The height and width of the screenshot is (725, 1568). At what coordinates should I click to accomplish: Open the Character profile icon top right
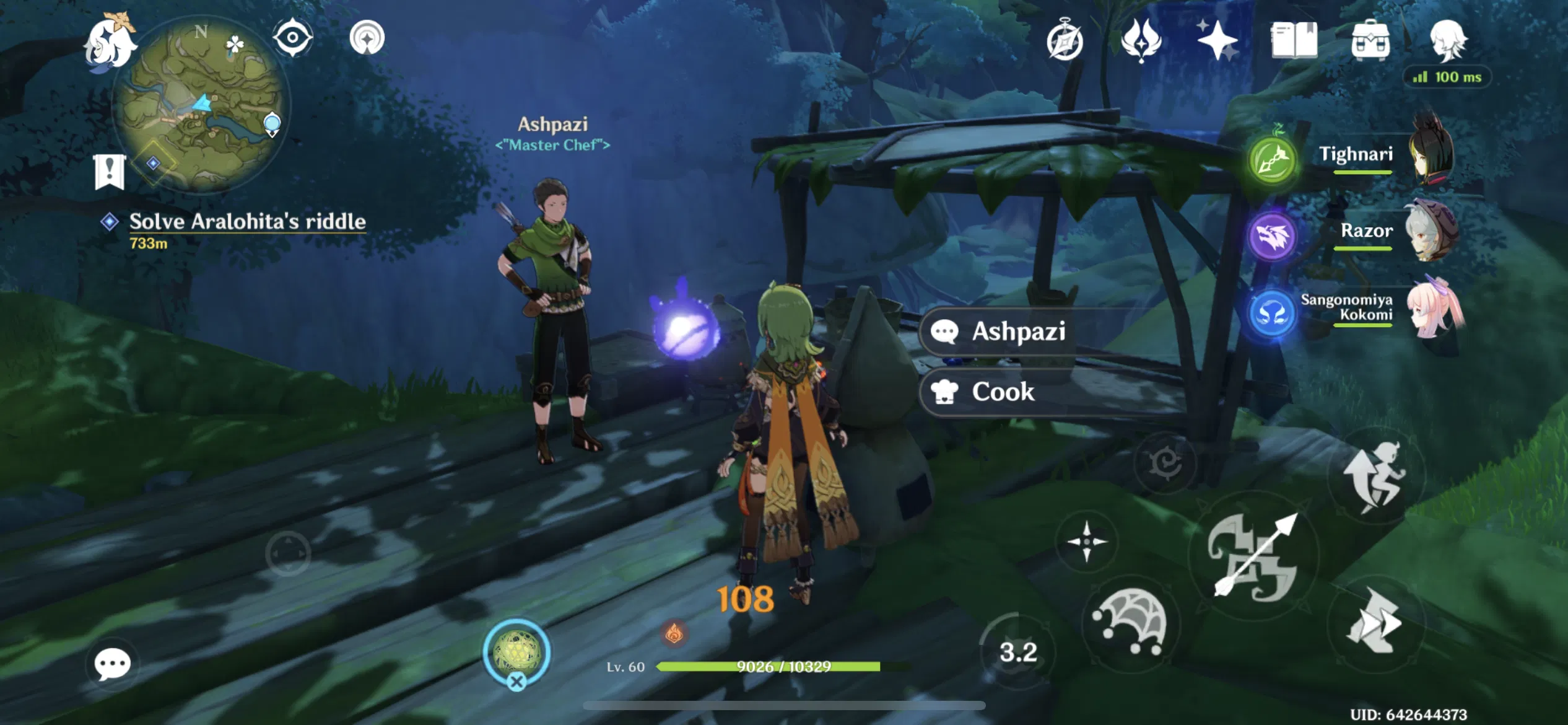click(x=1450, y=40)
